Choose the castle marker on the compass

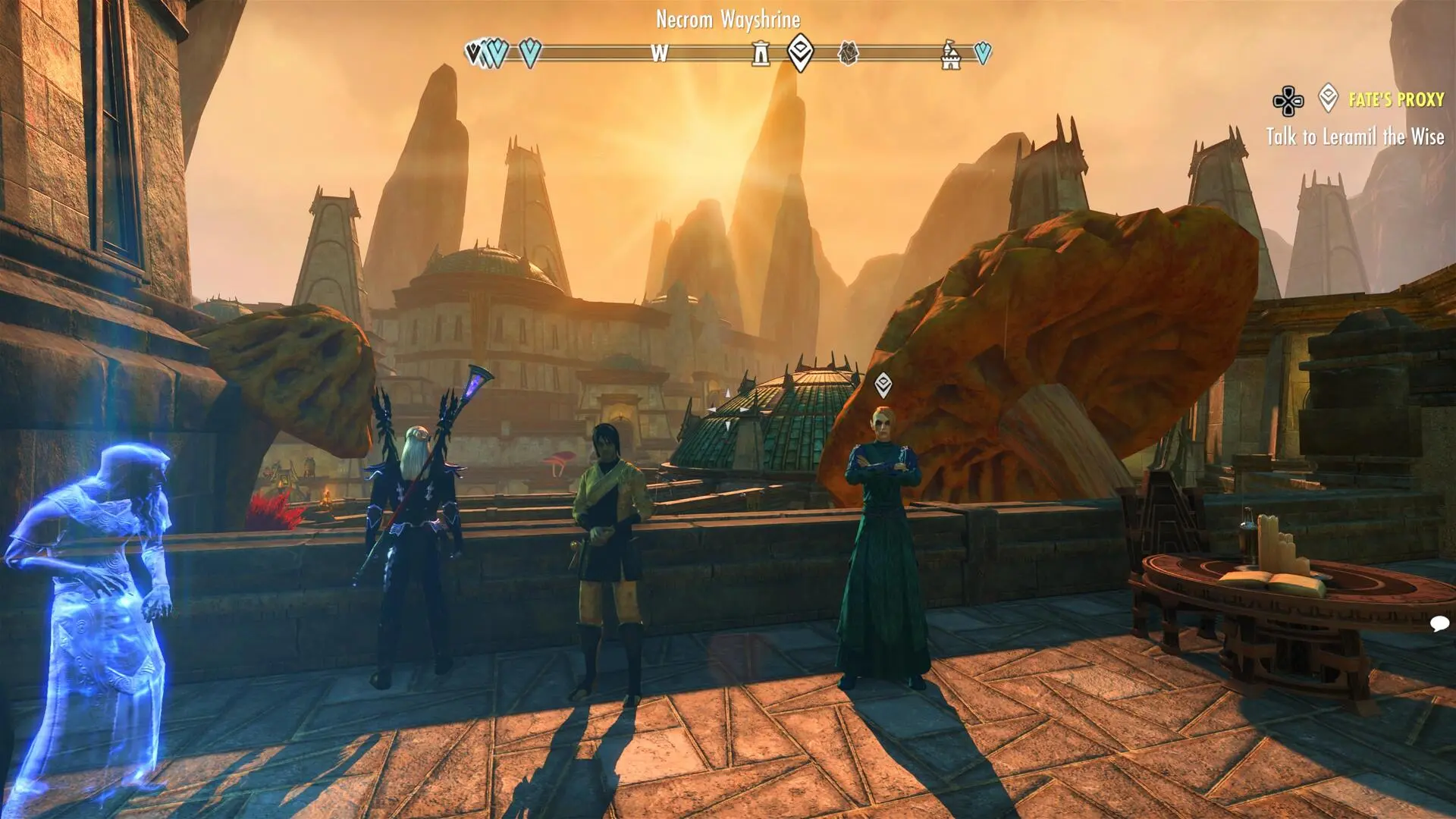950,55
